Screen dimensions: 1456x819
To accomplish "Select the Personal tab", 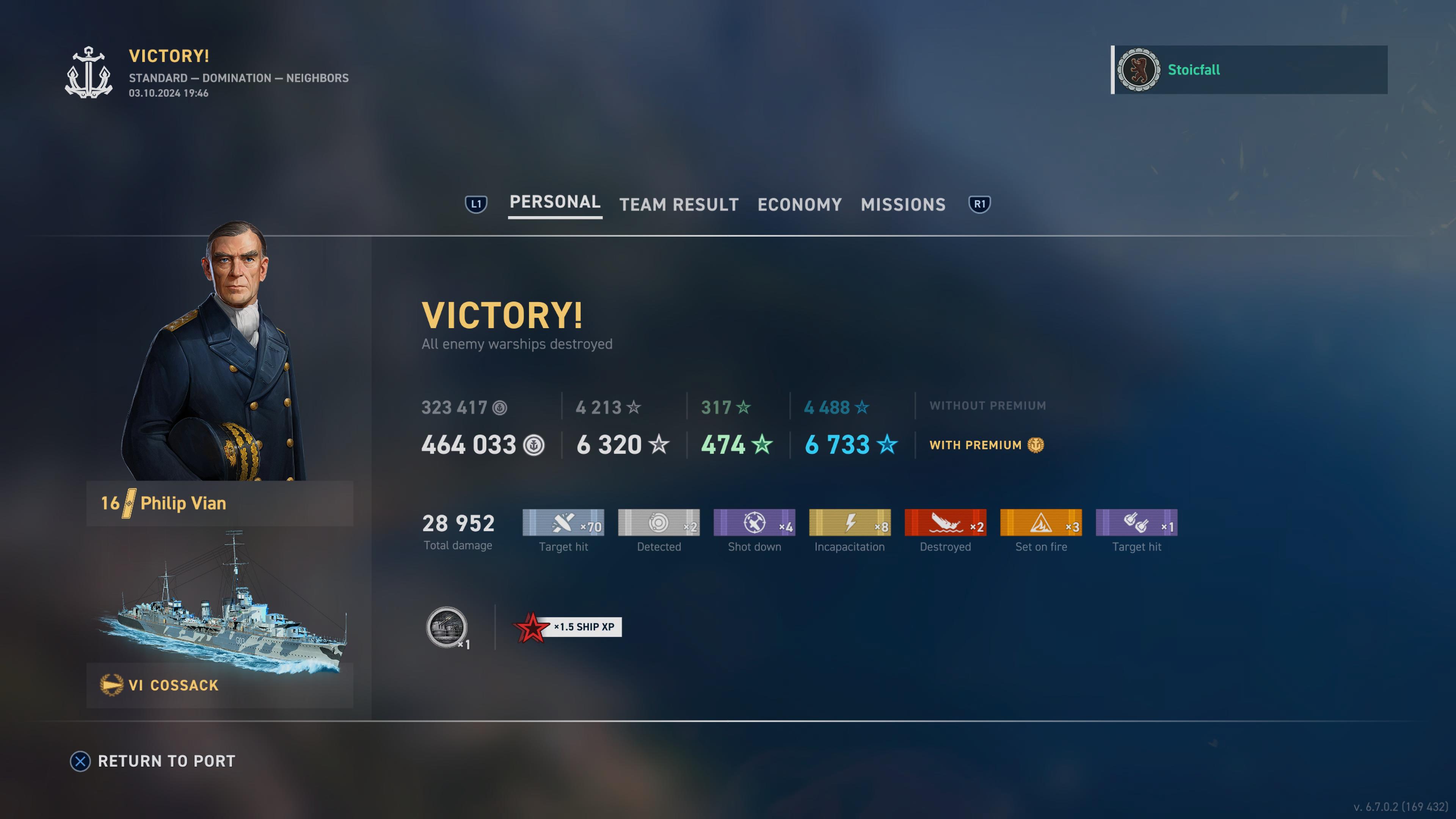I will (554, 202).
